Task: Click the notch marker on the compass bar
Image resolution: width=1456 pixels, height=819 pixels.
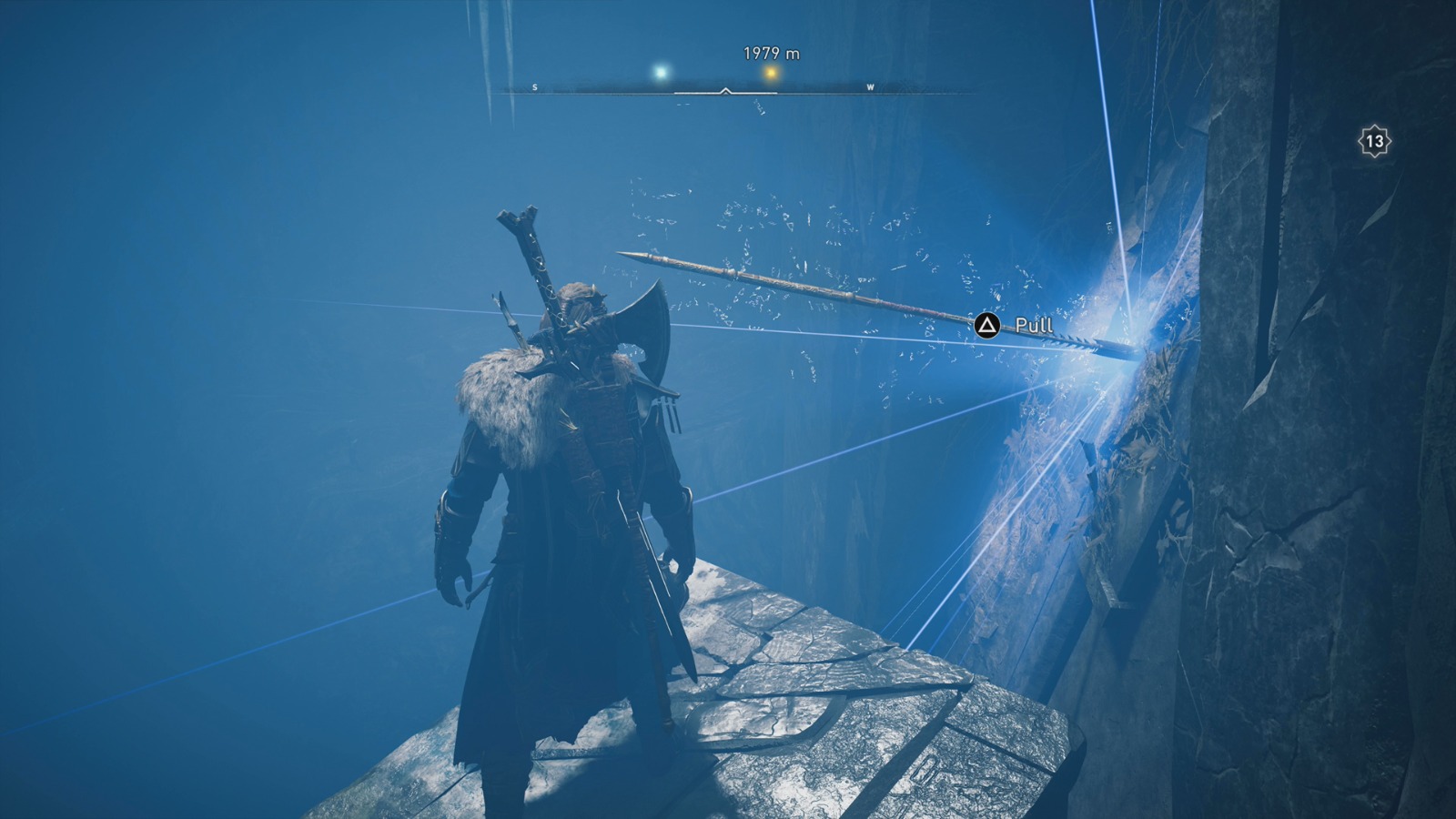Action: (x=725, y=90)
